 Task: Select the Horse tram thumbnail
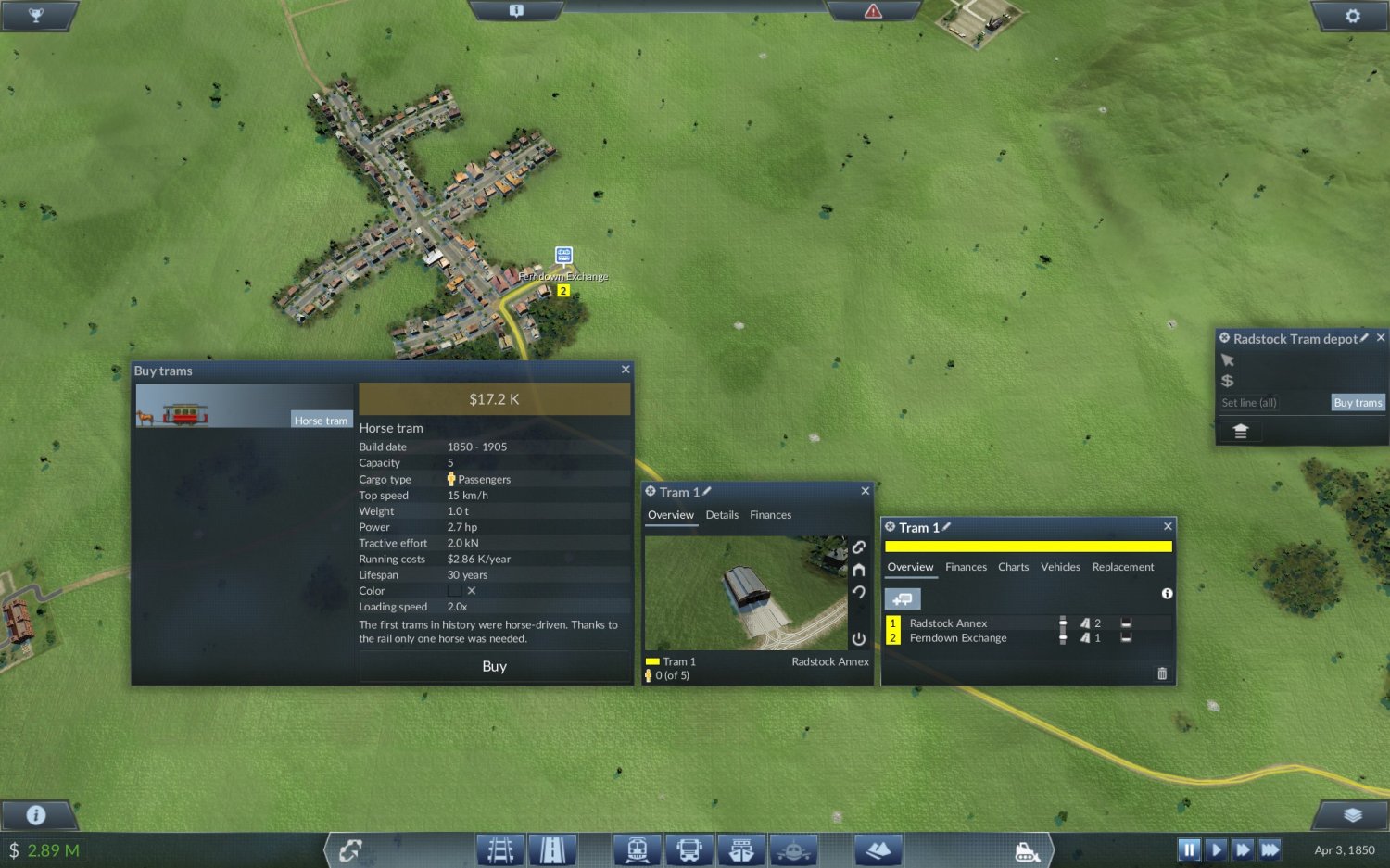tap(244, 407)
